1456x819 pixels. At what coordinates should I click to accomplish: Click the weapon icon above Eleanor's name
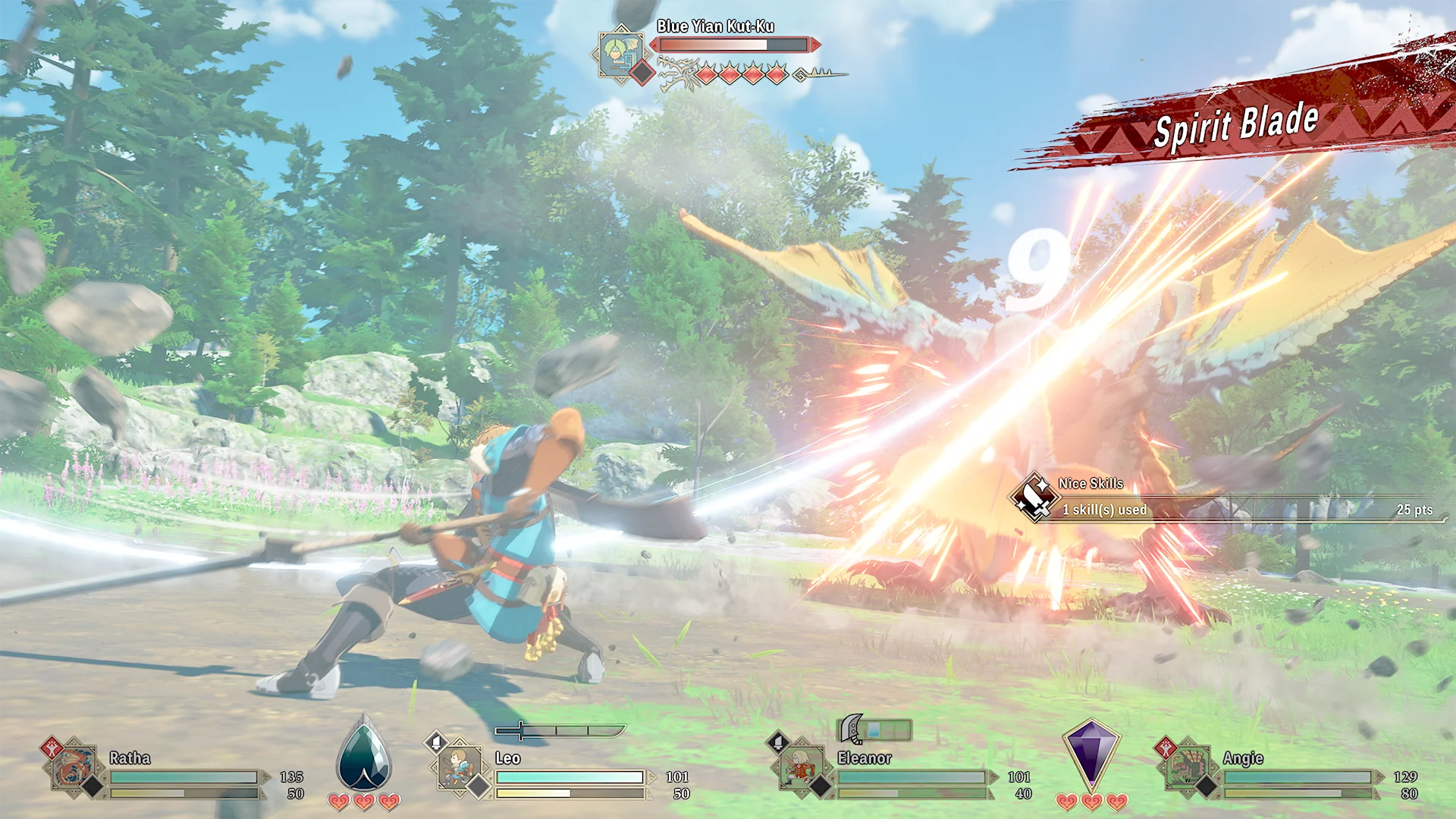tap(852, 730)
